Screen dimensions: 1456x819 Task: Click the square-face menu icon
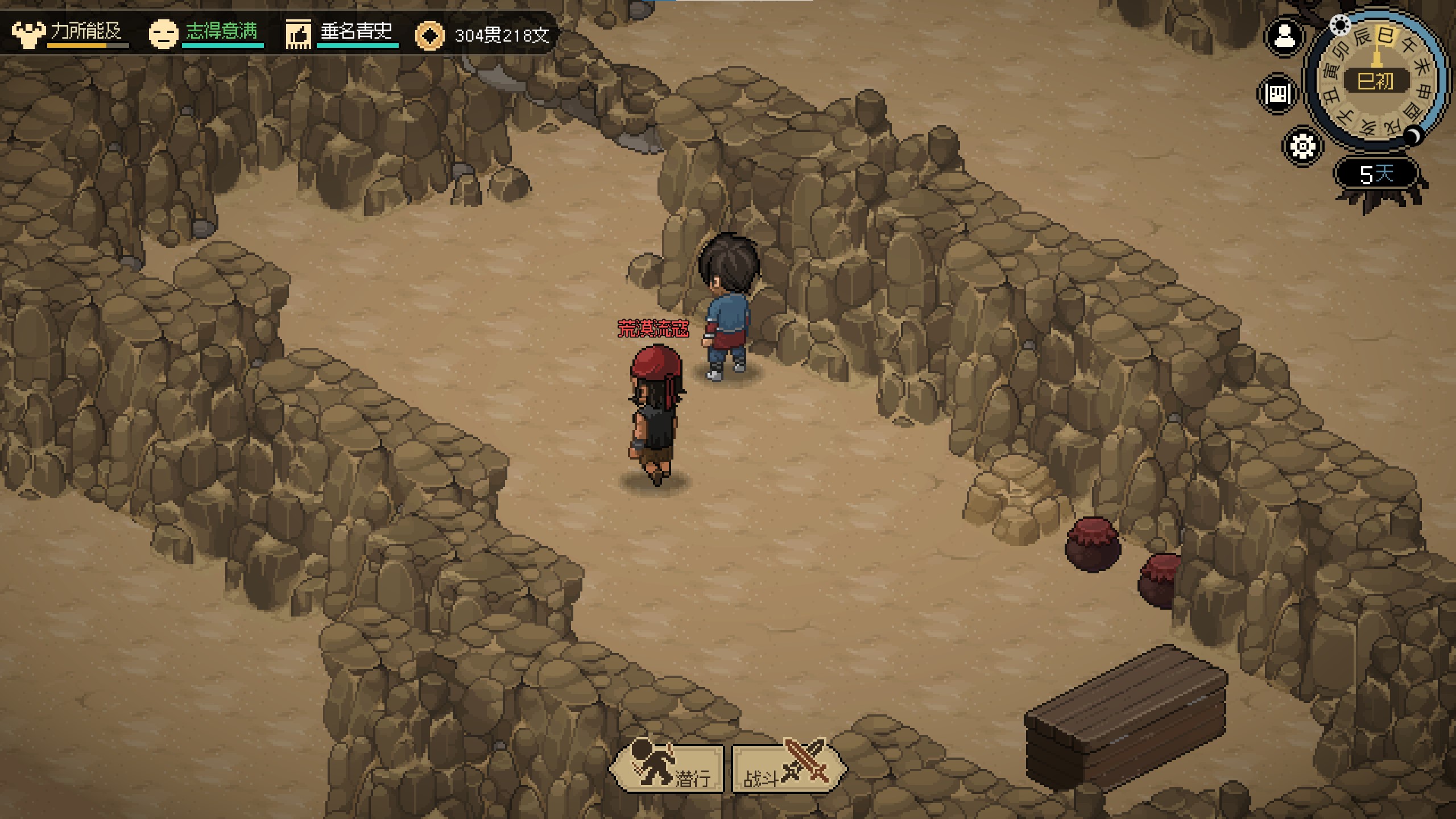coord(1278,93)
